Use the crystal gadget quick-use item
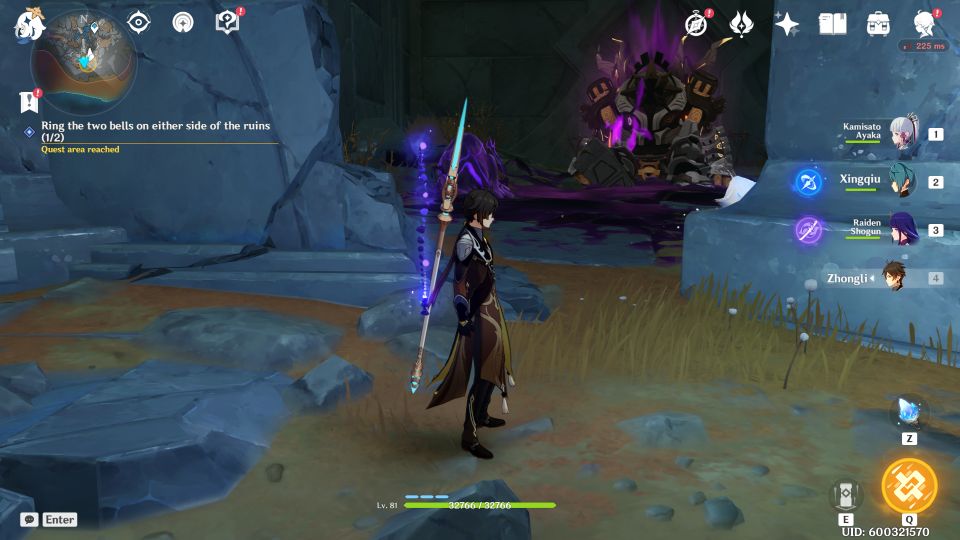960x540 pixels. [x=909, y=412]
